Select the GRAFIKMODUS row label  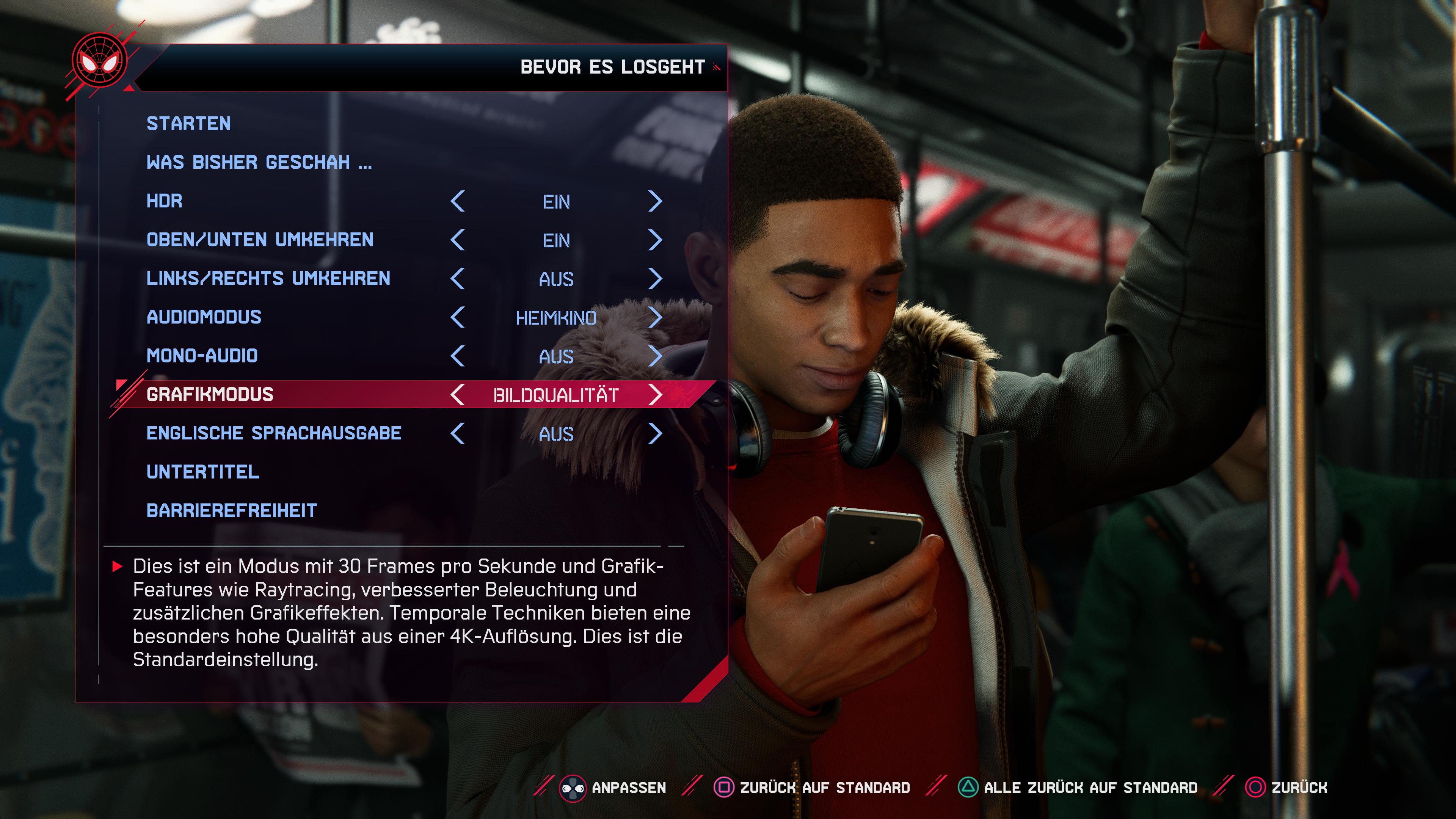point(210,394)
